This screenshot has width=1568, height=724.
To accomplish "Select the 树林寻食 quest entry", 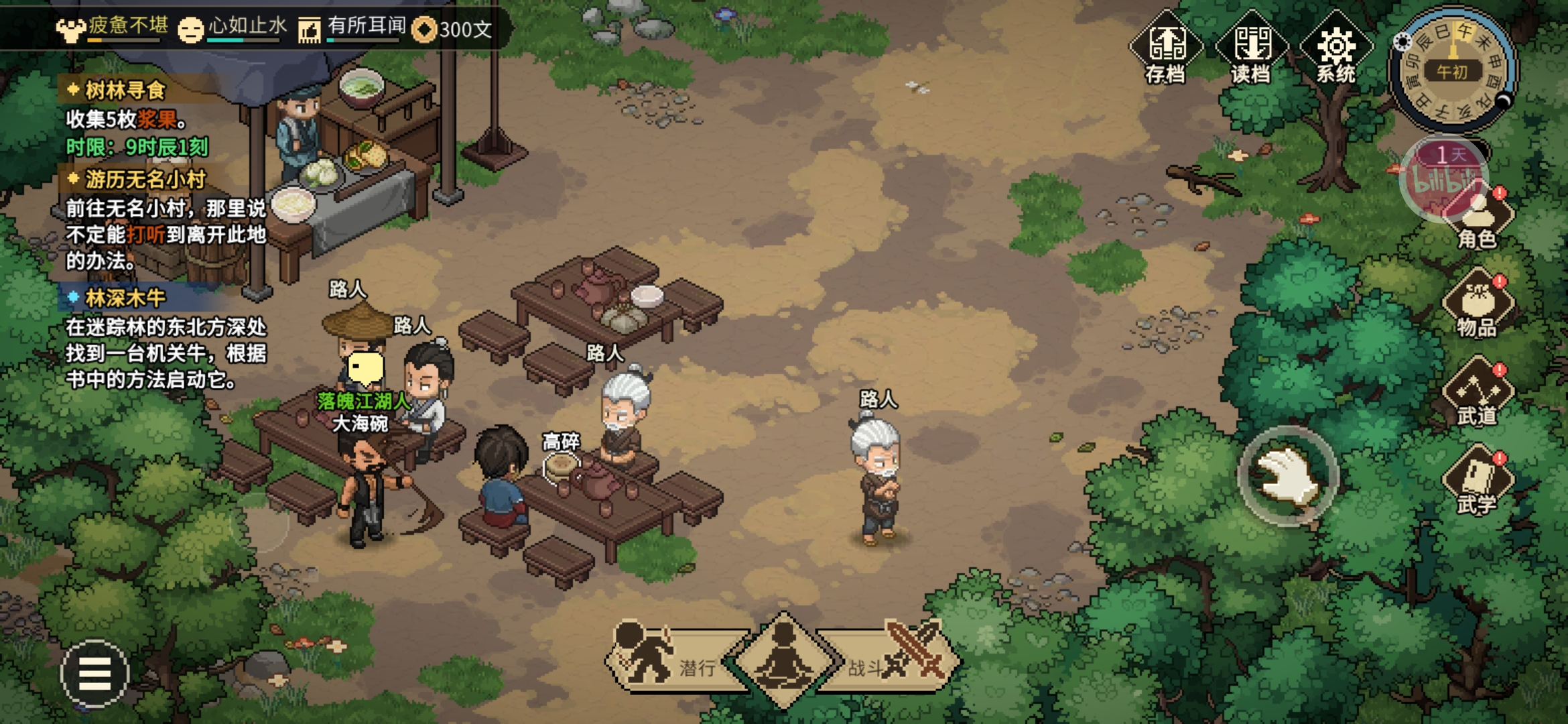I will click(x=125, y=90).
